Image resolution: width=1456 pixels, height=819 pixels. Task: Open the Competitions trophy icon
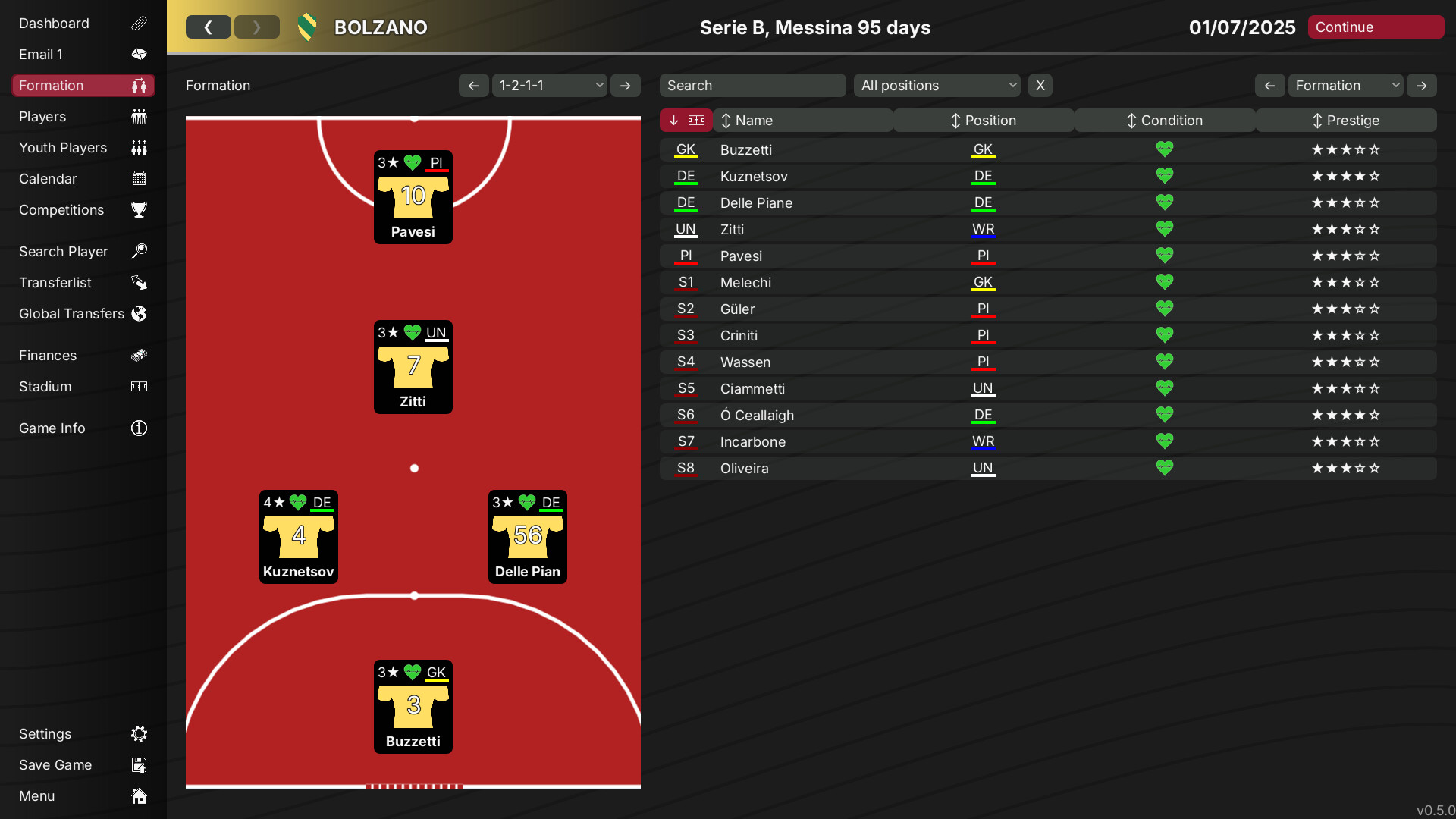pyautogui.click(x=139, y=210)
